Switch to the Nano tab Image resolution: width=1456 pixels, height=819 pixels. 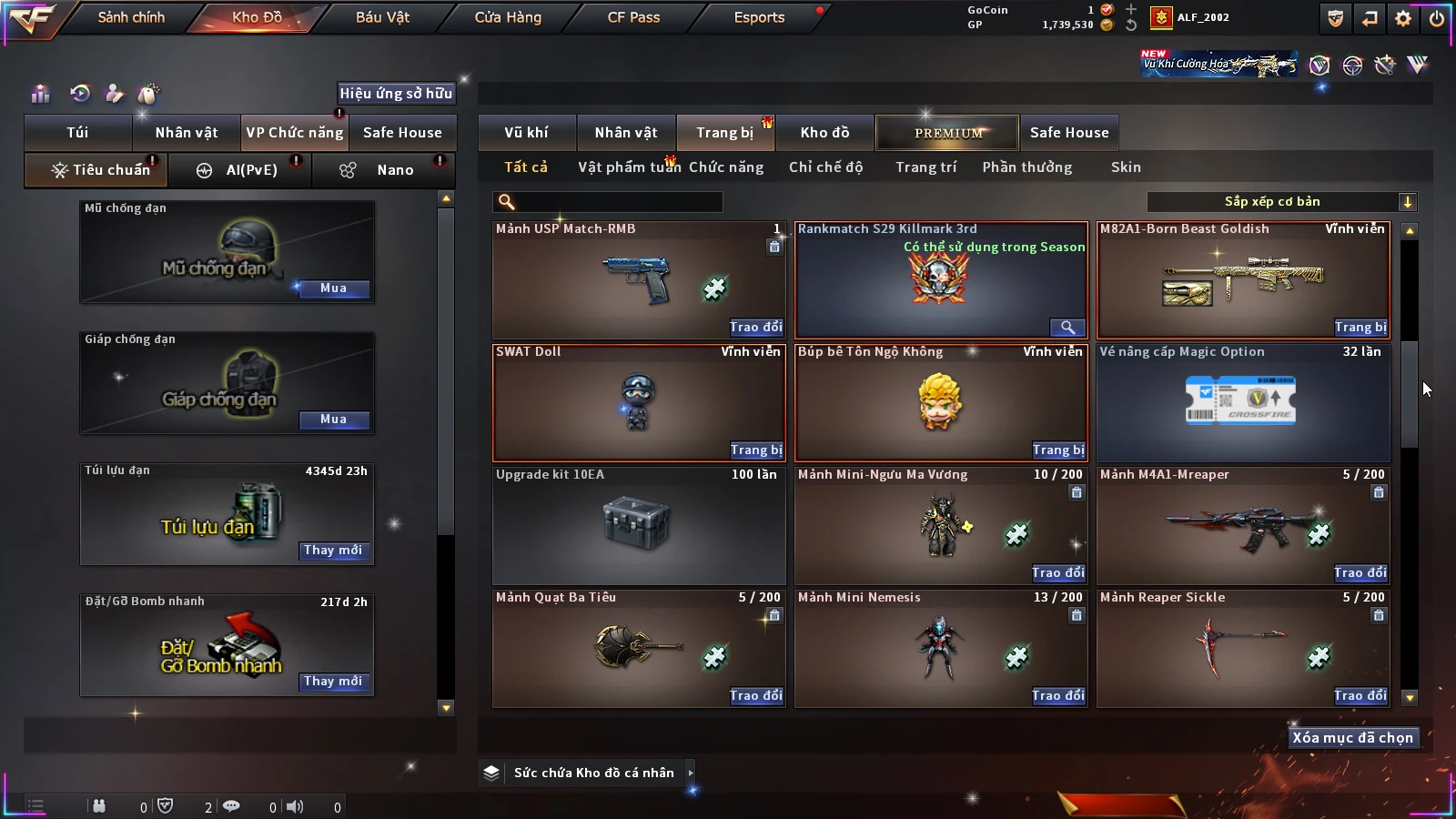pyautogui.click(x=394, y=170)
